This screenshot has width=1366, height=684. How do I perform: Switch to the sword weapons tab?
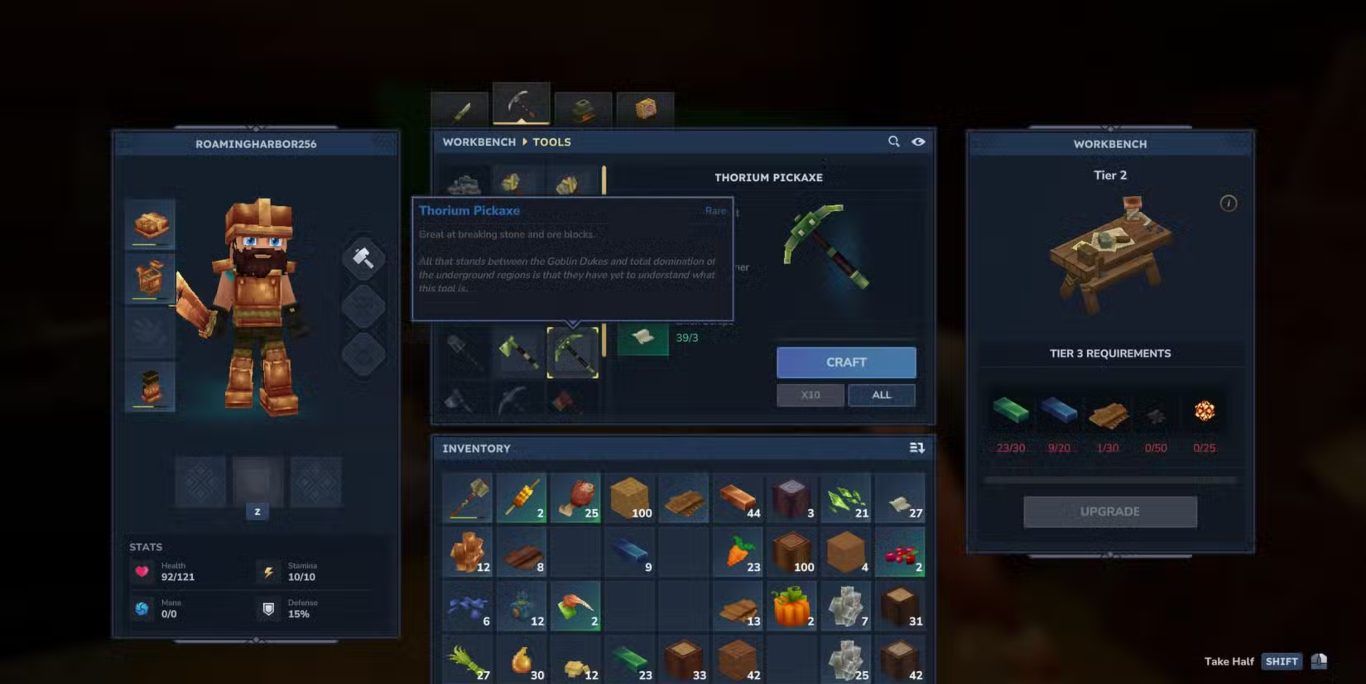pos(460,110)
